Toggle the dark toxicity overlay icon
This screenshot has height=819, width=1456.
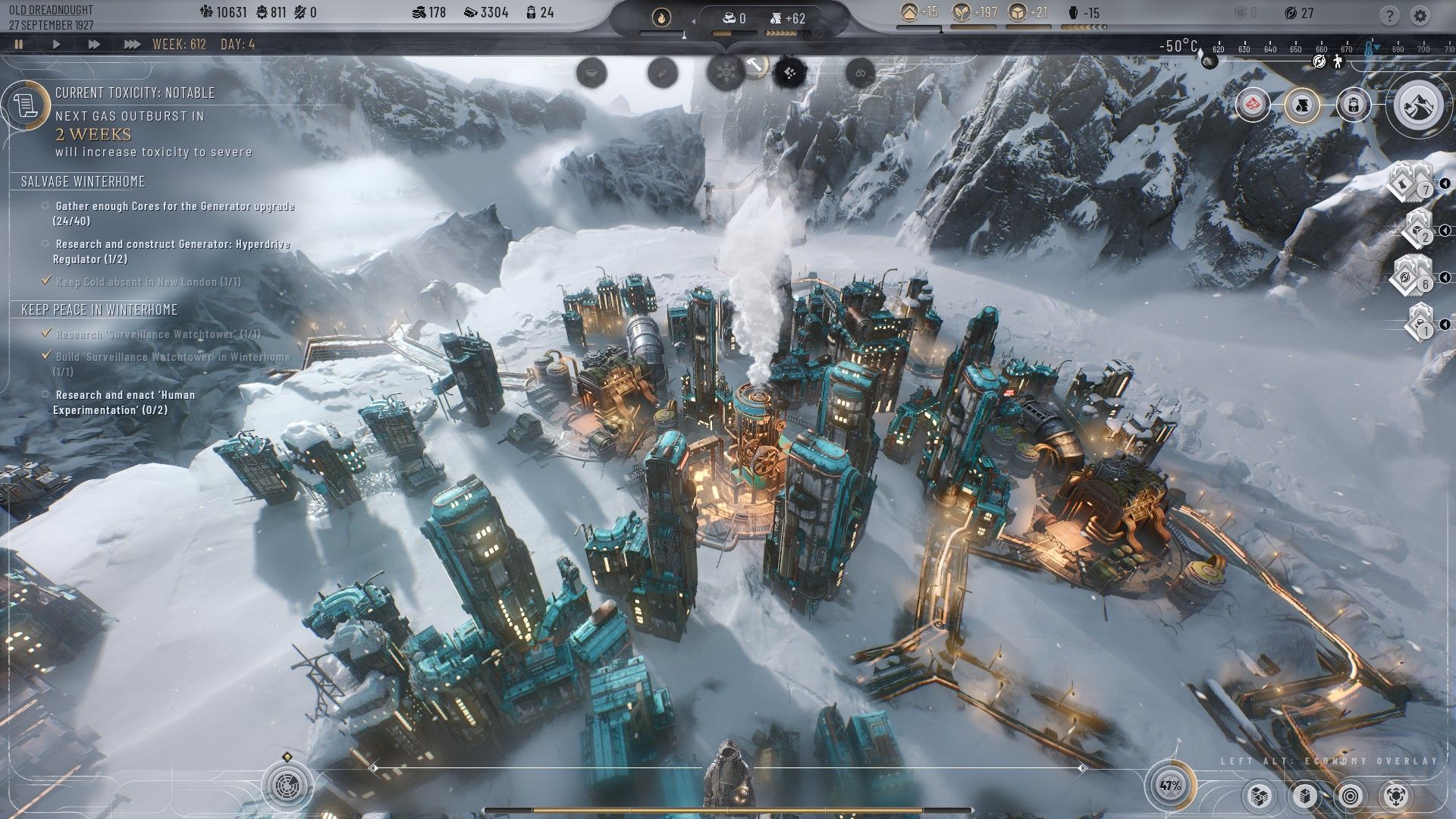point(789,74)
